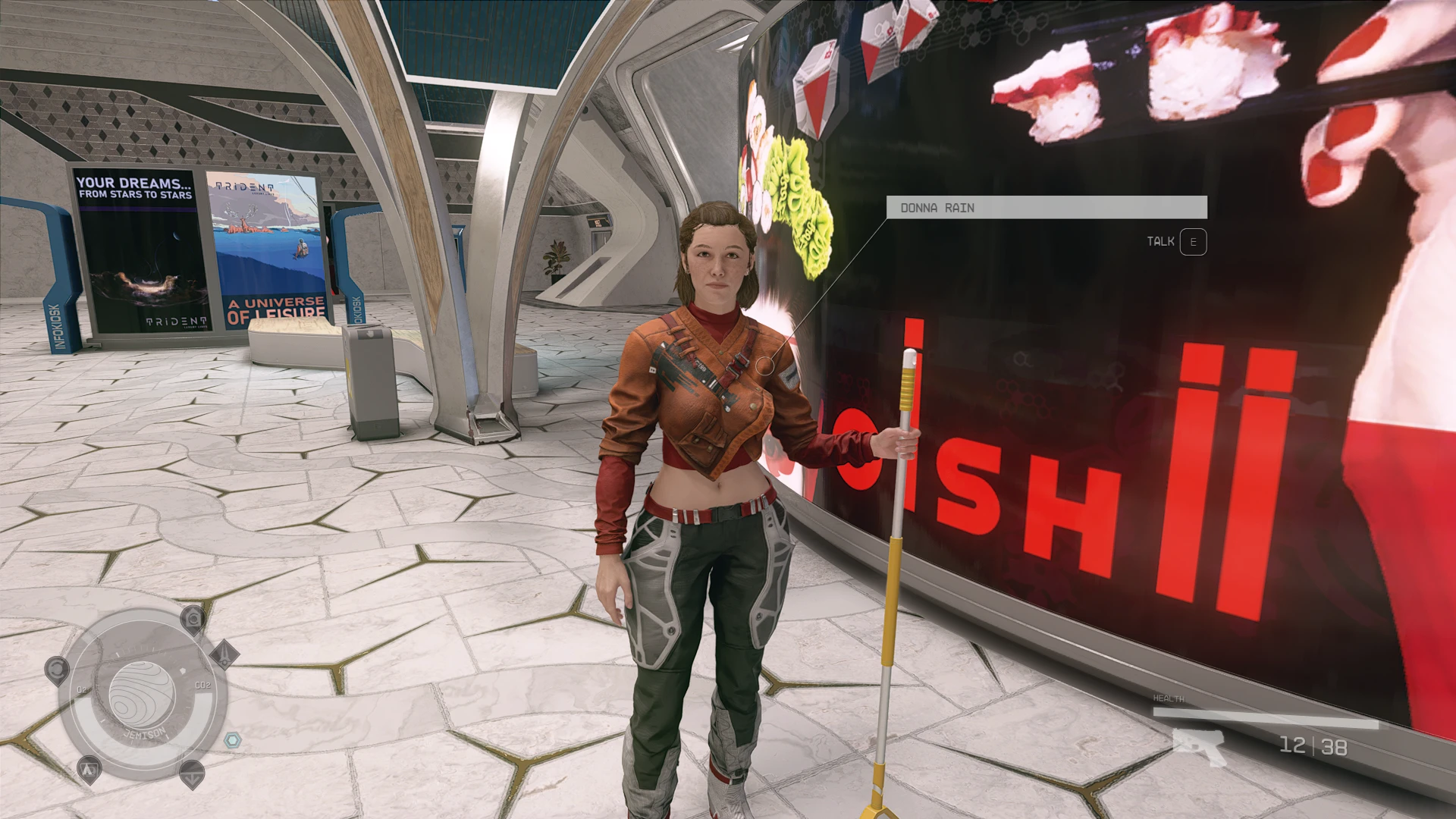Click the equipped pistol weapon icon
The image size is (1456, 819).
[x=1198, y=746]
